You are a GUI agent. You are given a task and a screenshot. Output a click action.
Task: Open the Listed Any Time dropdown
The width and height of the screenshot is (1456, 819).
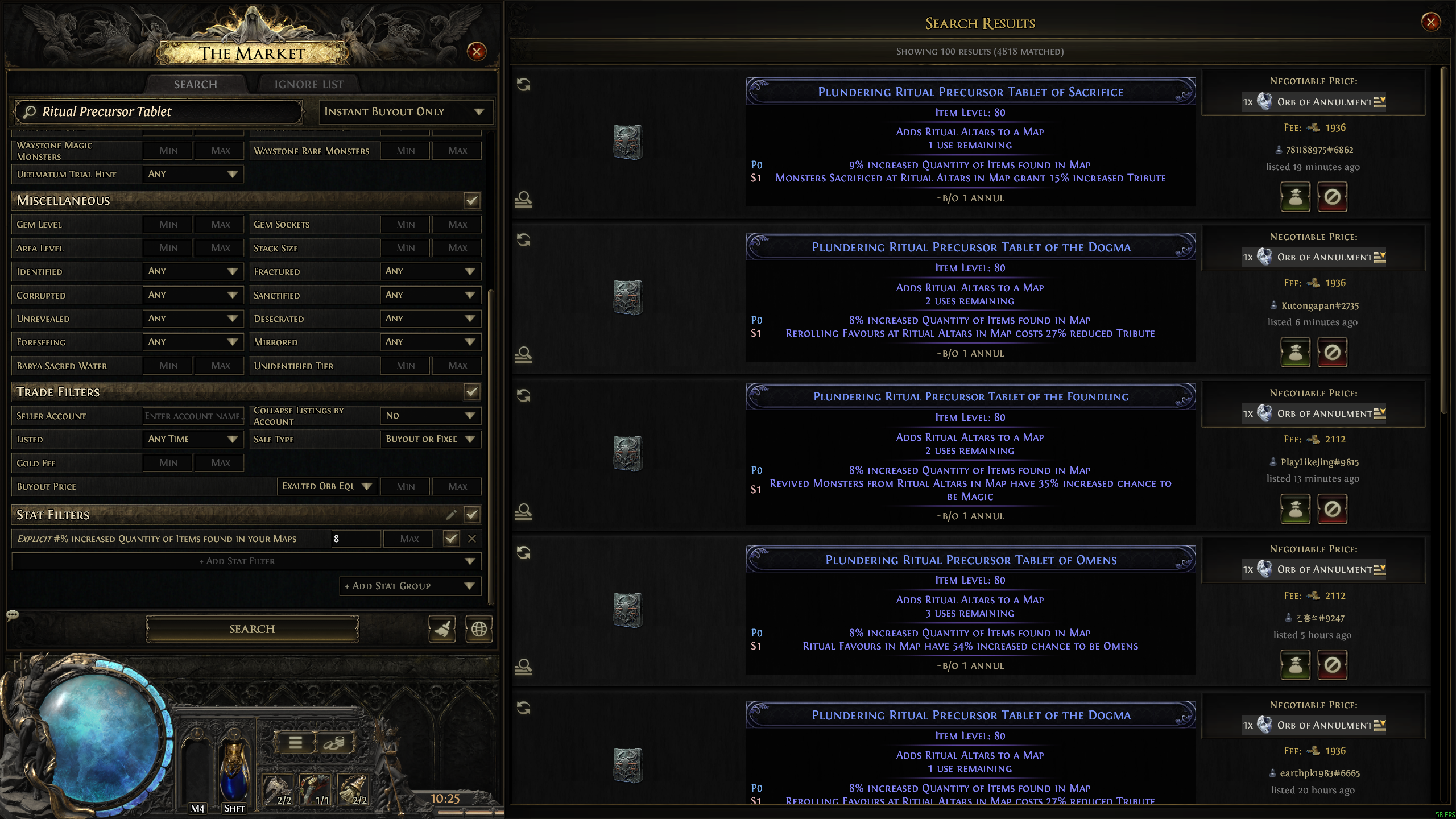click(193, 439)
